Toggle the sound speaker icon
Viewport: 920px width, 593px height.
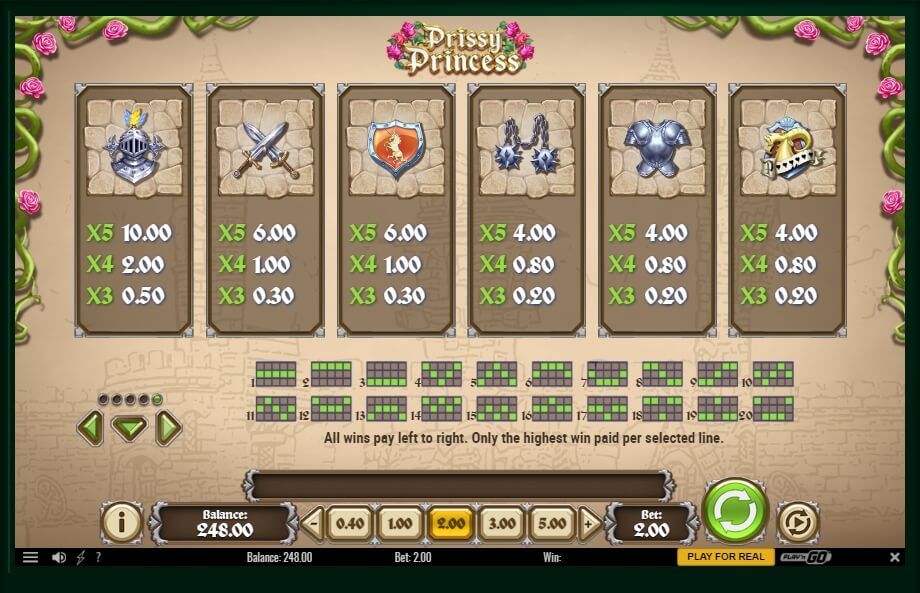pos(59,557)
